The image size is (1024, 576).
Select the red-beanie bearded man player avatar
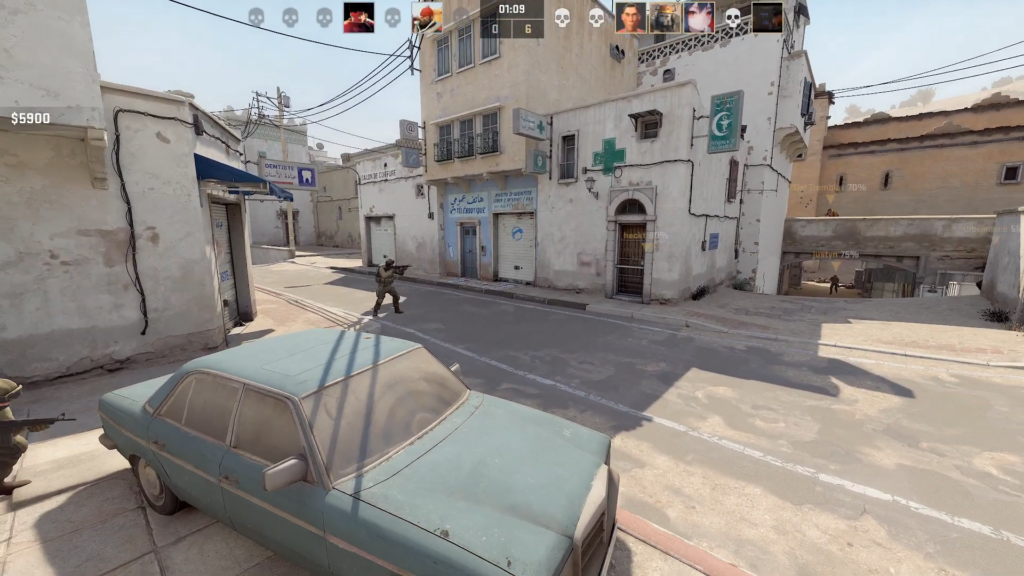coord(427,17)
